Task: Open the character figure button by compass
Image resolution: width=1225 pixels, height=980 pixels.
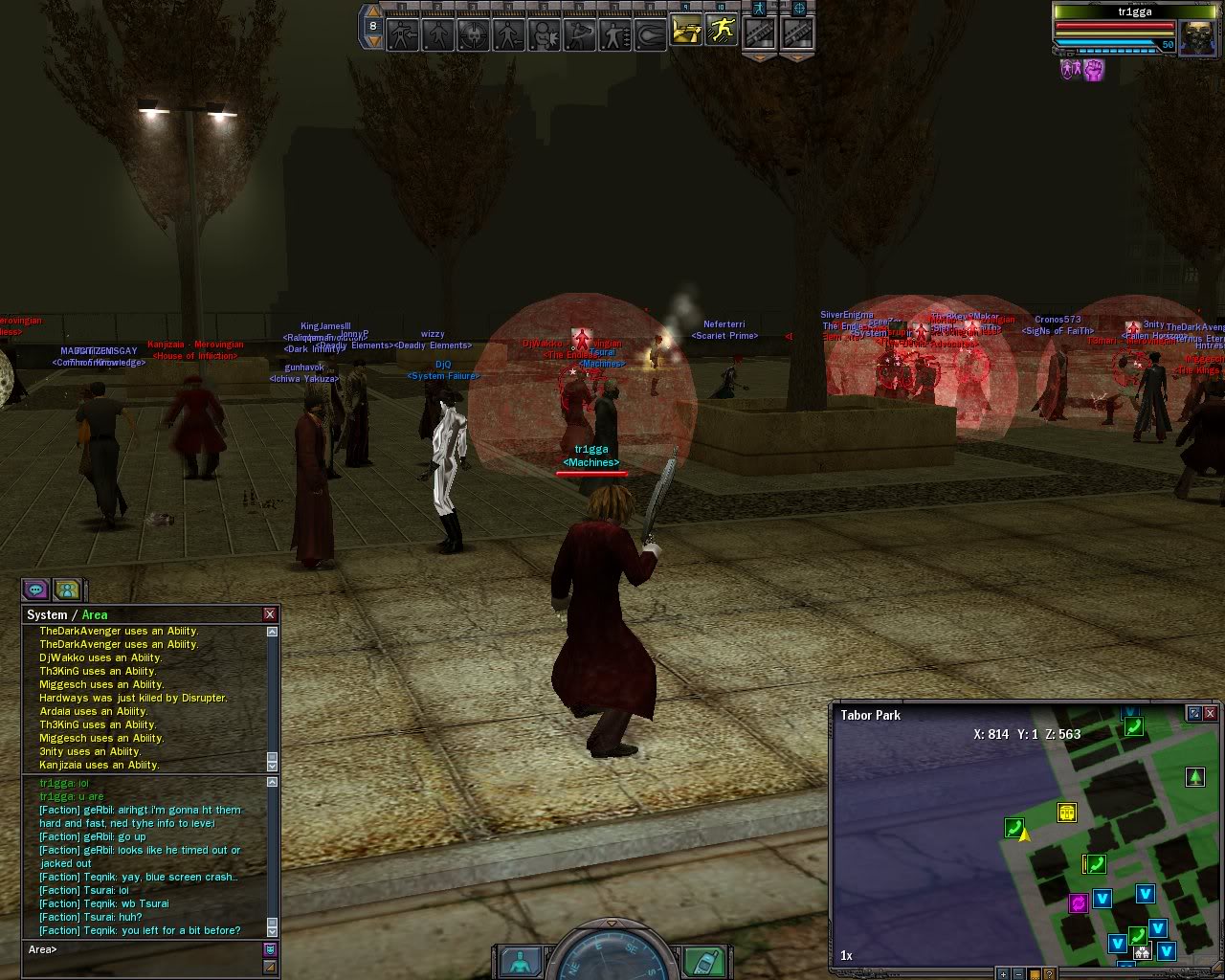Action: pos(522,961)
